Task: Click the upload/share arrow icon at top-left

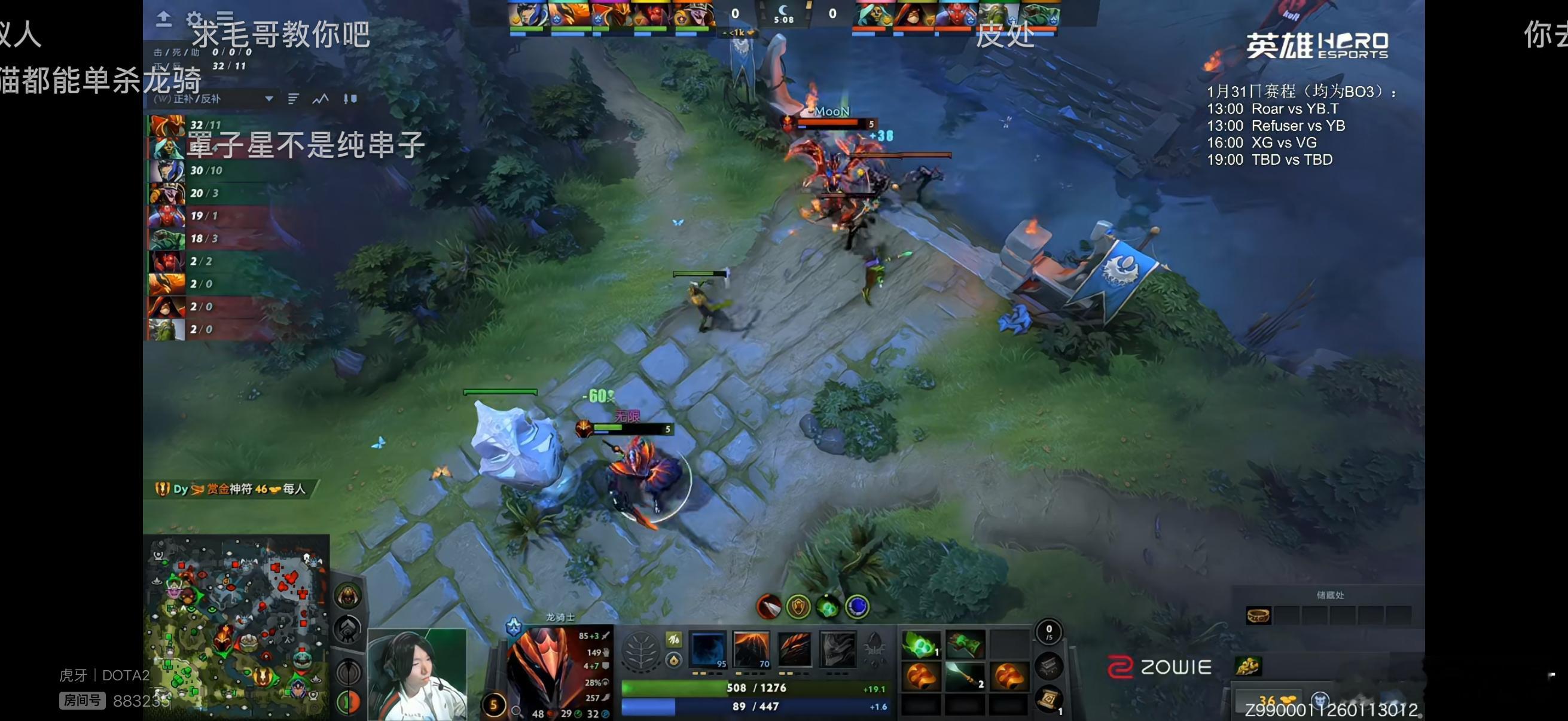Action: point(164,17)
